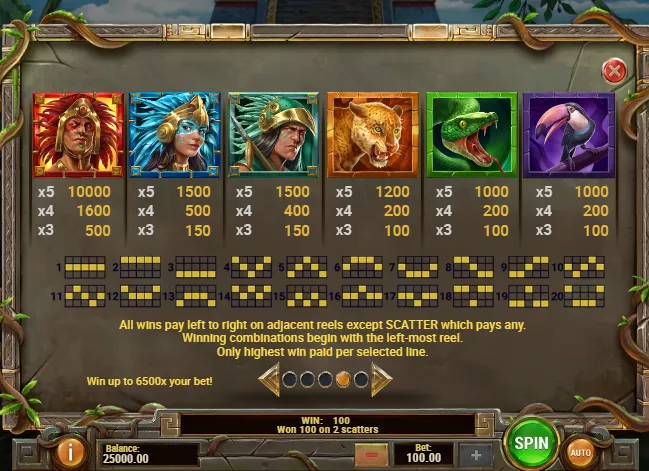Go to the previous paytable page
649x471 pixels.
(x=269, y=380)
